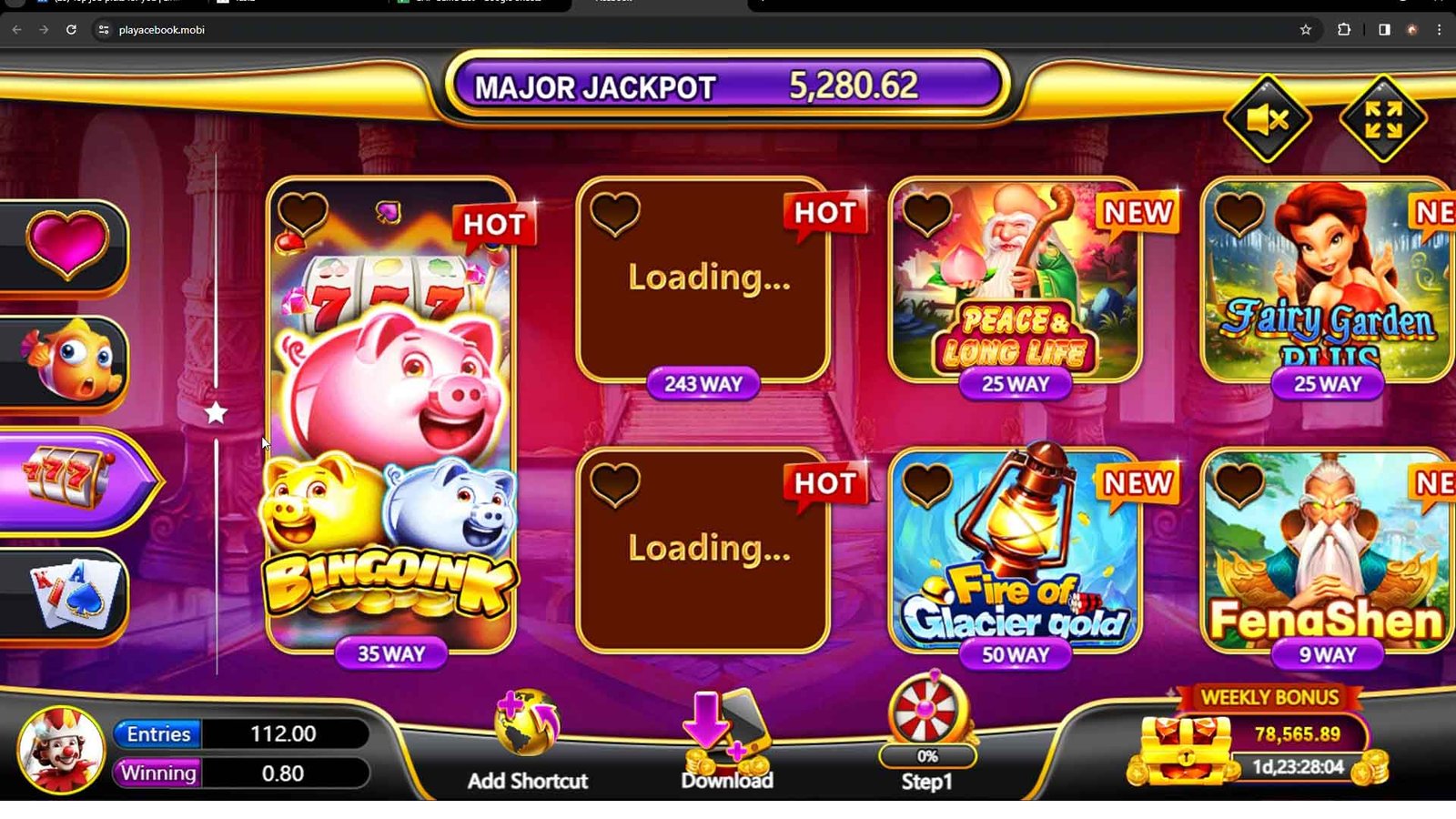The width and height of the screenshot is (1456, 819).
Task: Bookmark this page with the star
Action: 1306,30
